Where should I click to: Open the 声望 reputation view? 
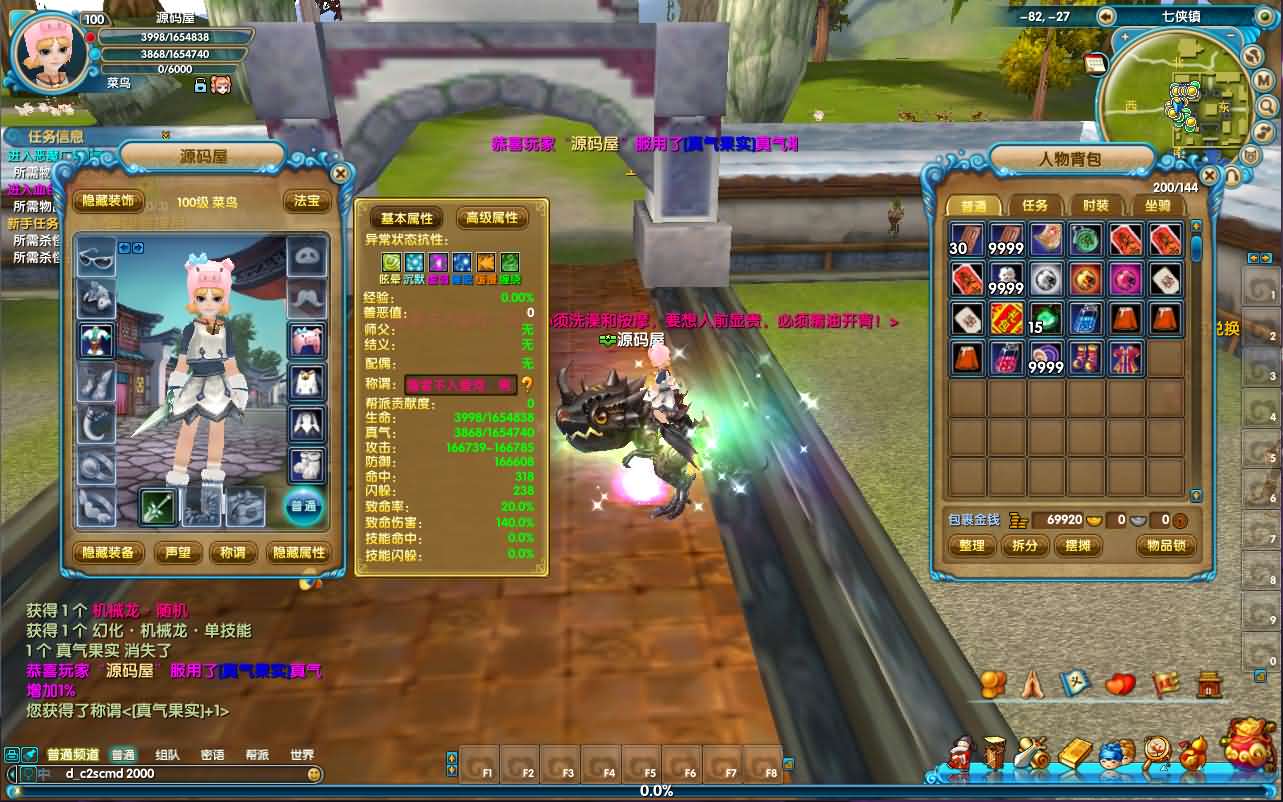(178, 552)
